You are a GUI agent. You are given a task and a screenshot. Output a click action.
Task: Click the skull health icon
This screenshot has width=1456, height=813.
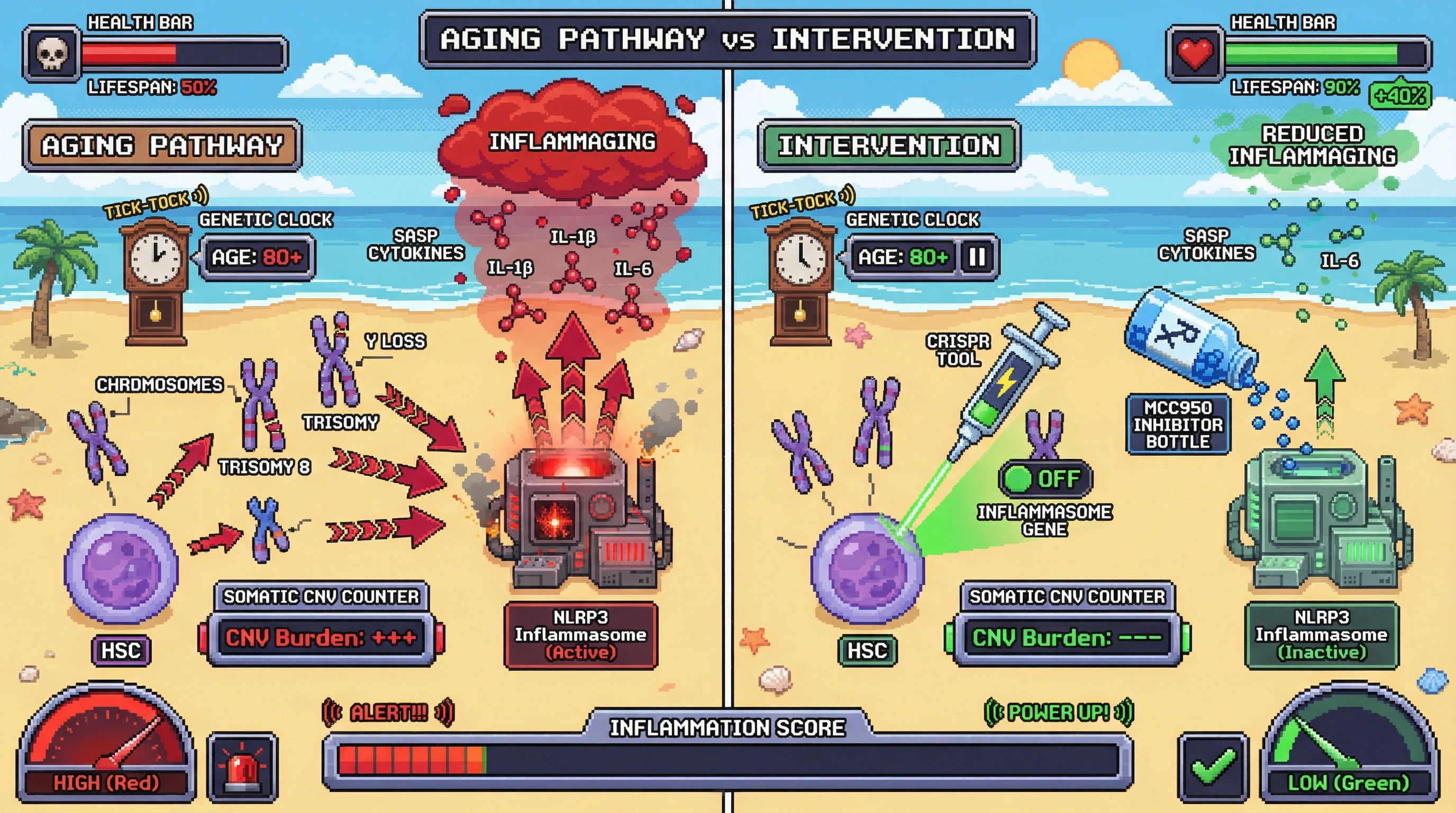pos(51,55)
